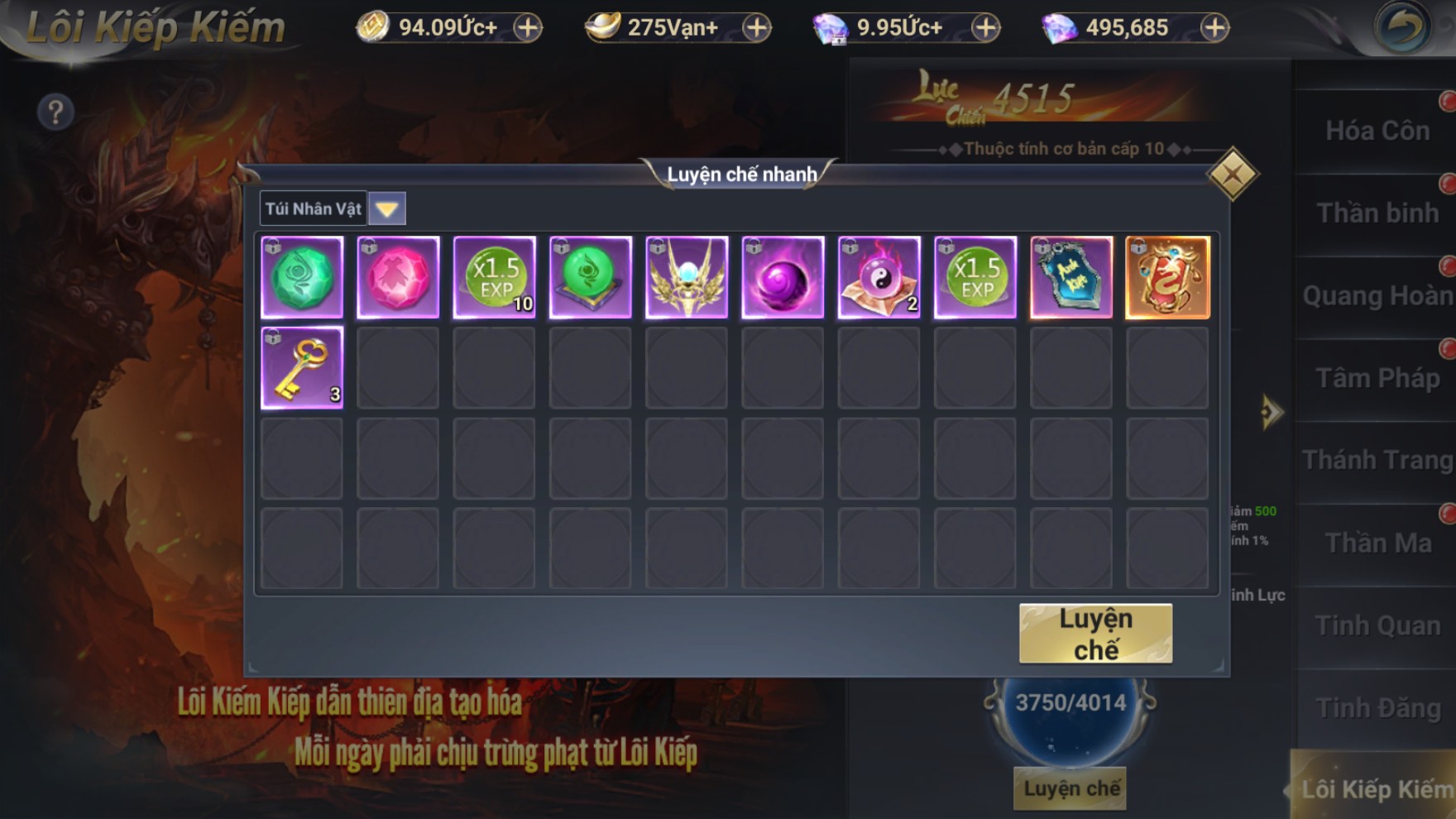
Task: Choose the x1.5 EXP item with count 10
Action: point(495,277)
